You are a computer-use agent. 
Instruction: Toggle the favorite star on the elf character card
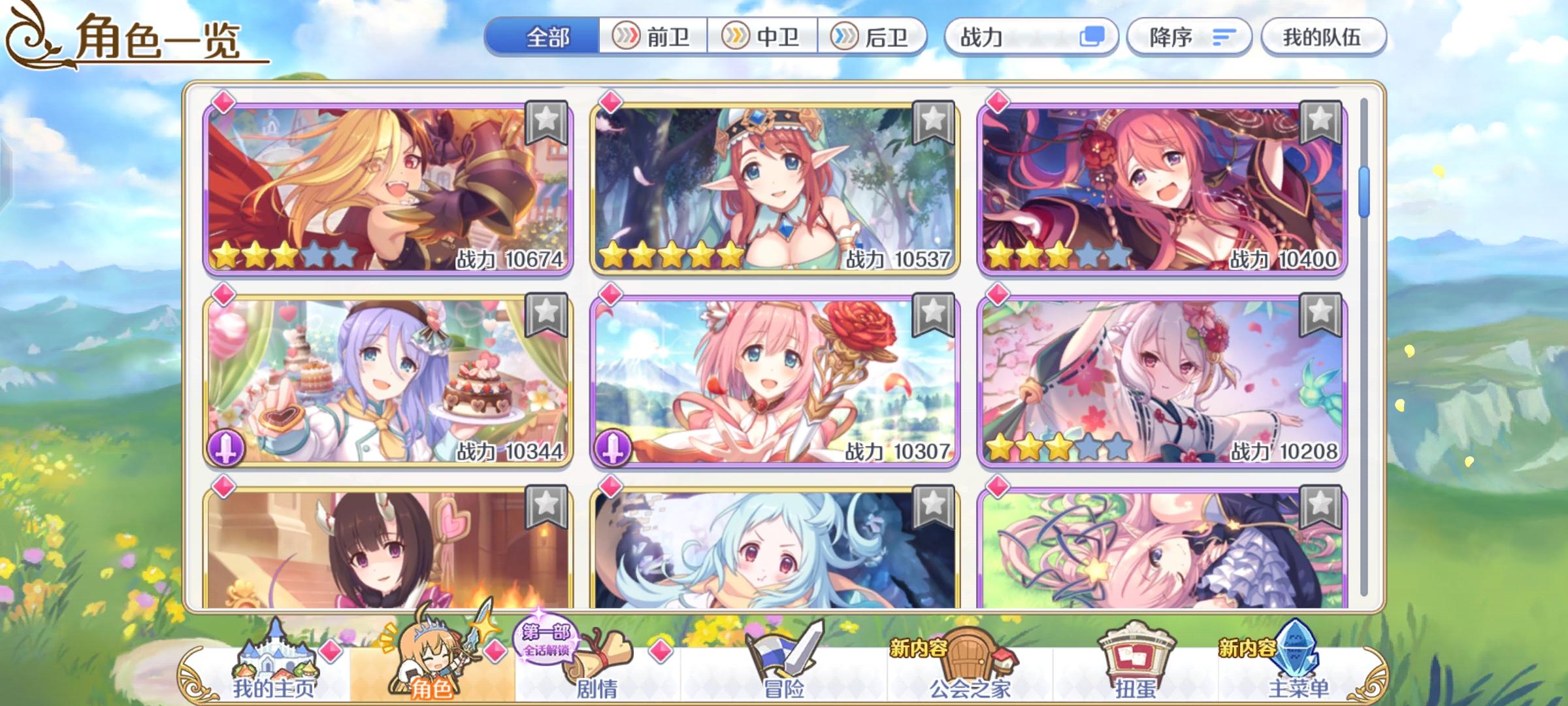[x=934, y=122]
